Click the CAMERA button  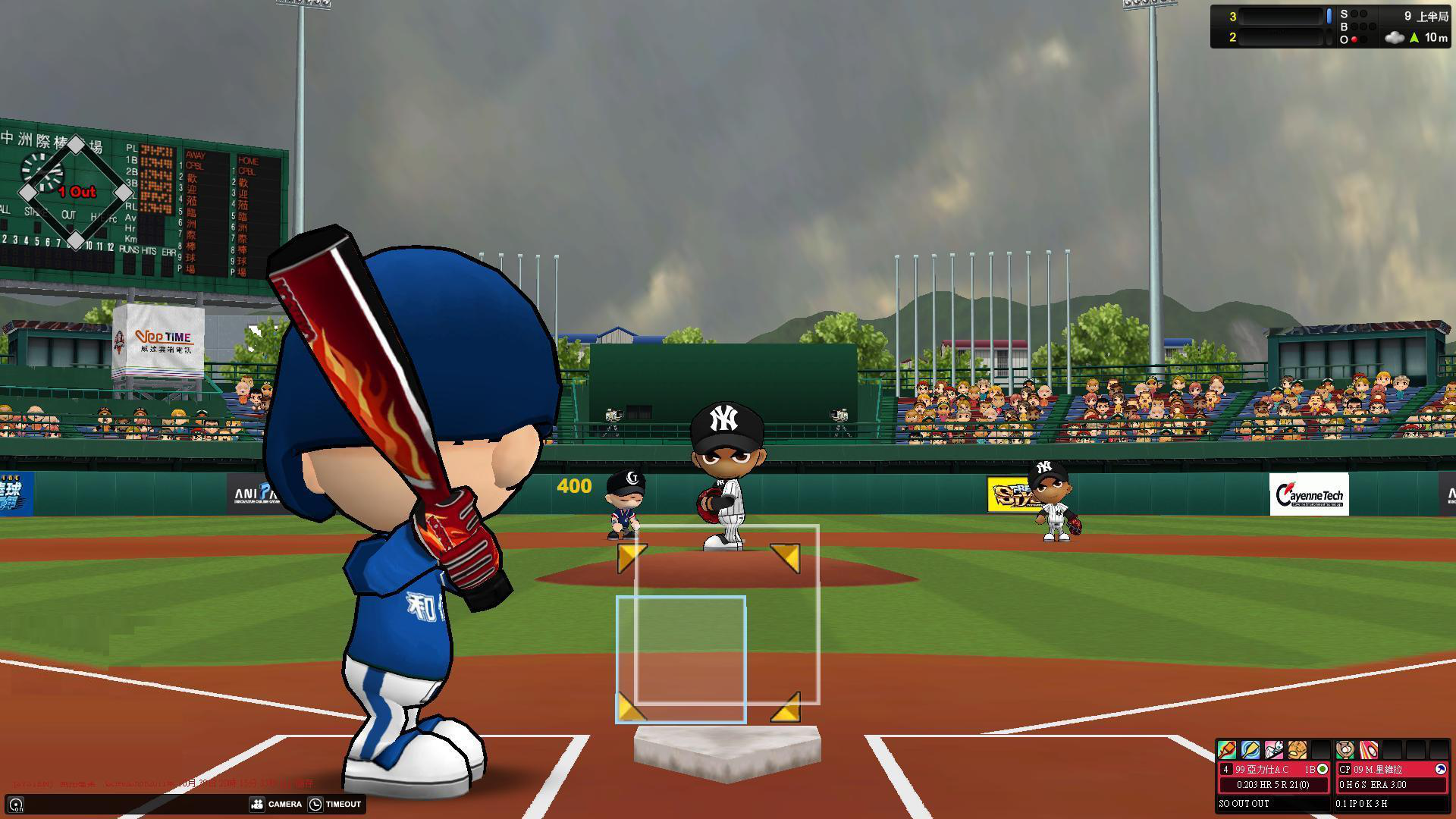click(x=276, y=804)
